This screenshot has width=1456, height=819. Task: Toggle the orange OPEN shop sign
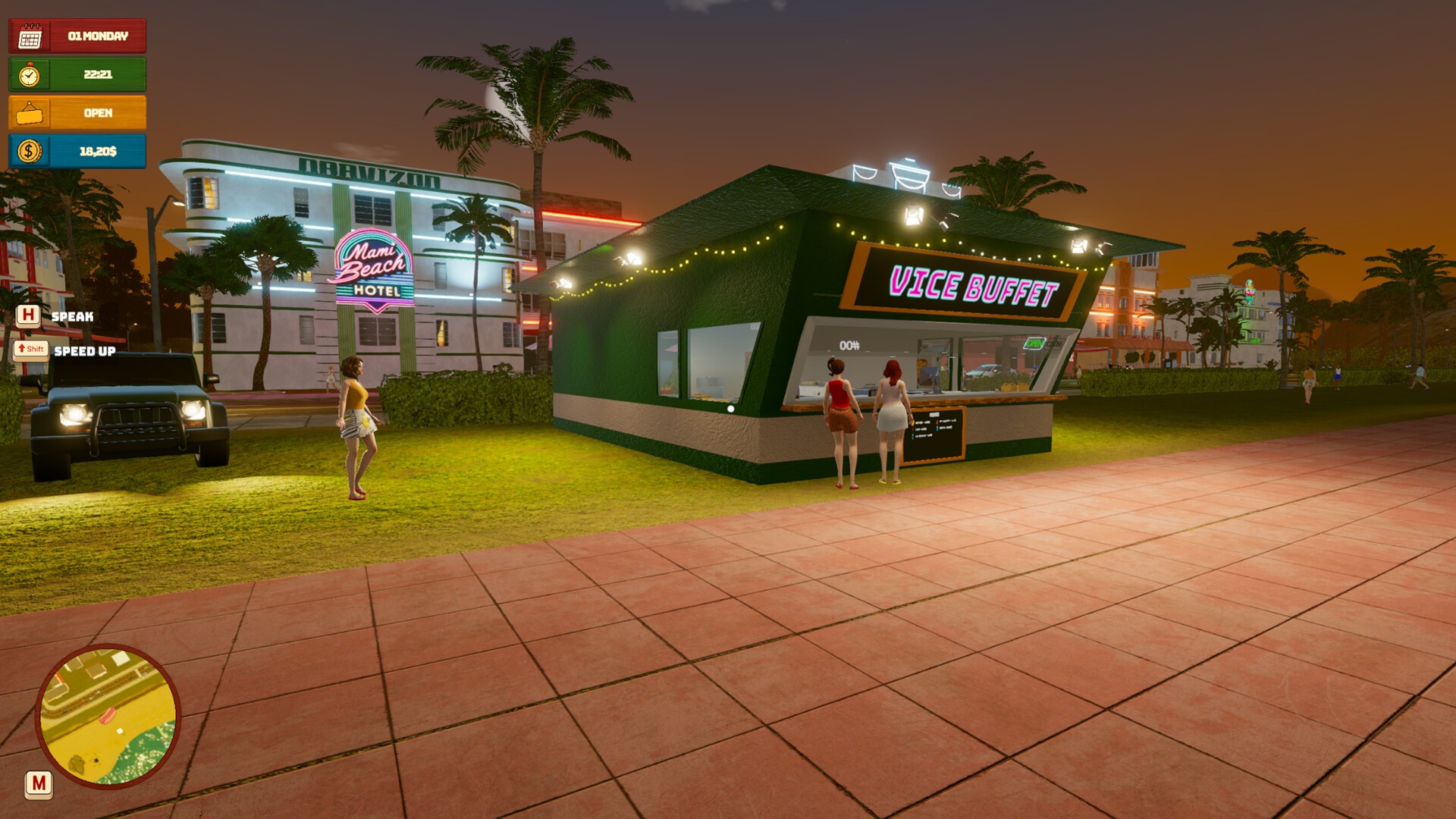pyautogui.click(x=77, y=113)
